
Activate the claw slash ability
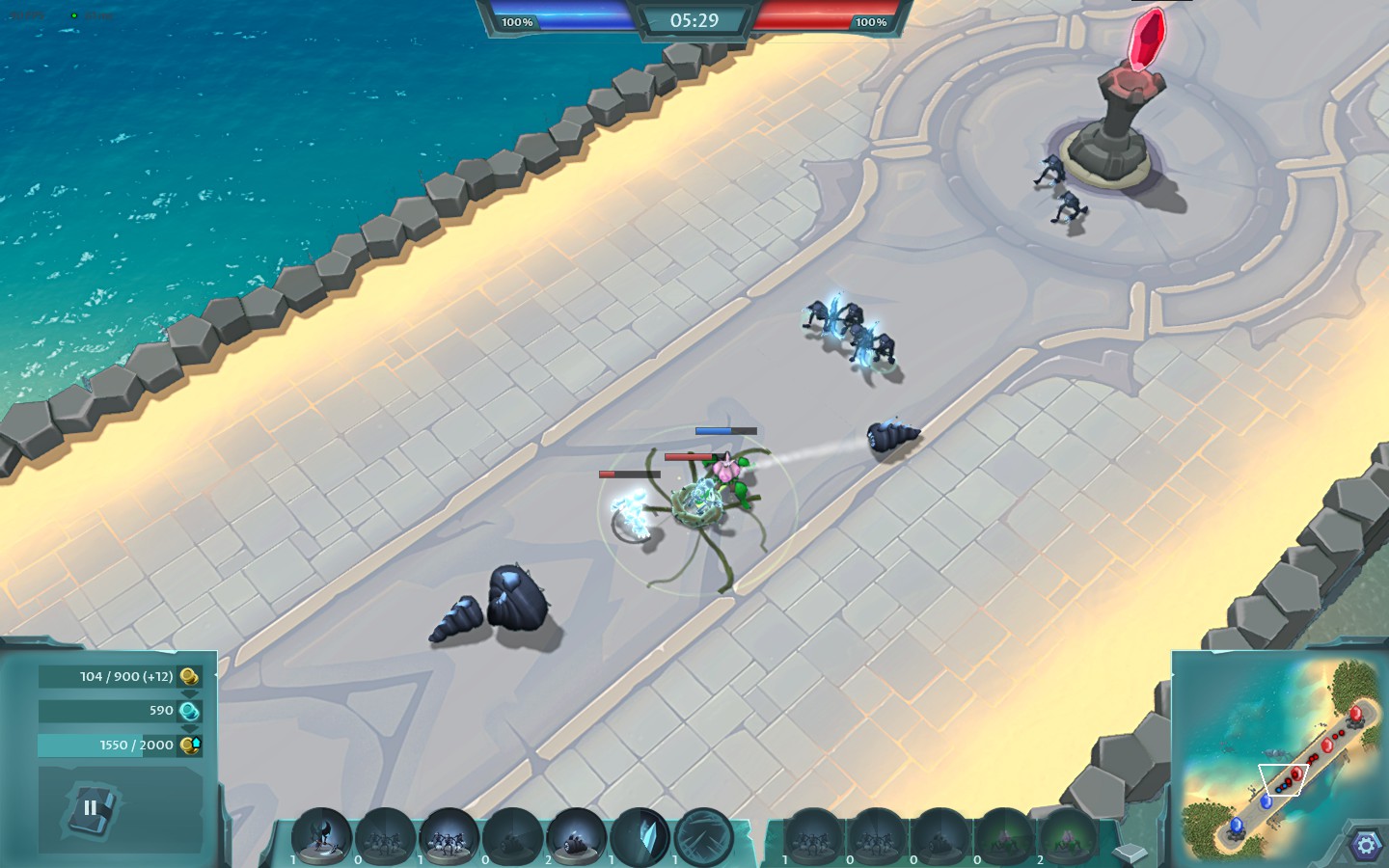point(703,835)
